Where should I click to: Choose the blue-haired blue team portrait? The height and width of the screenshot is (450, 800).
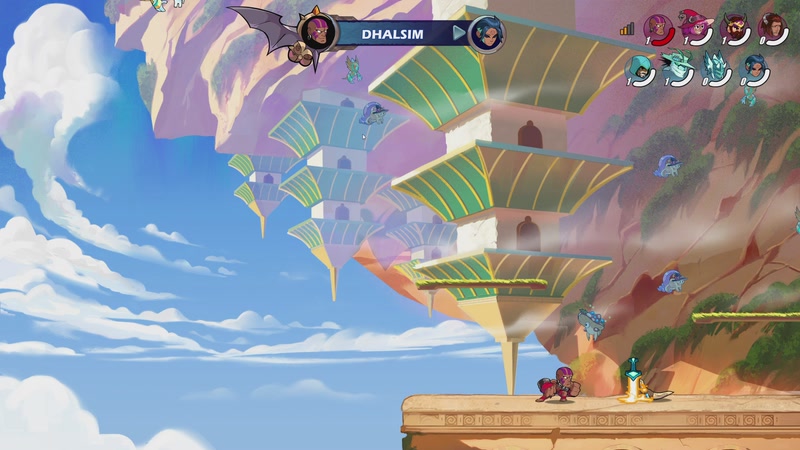(755, 67)
